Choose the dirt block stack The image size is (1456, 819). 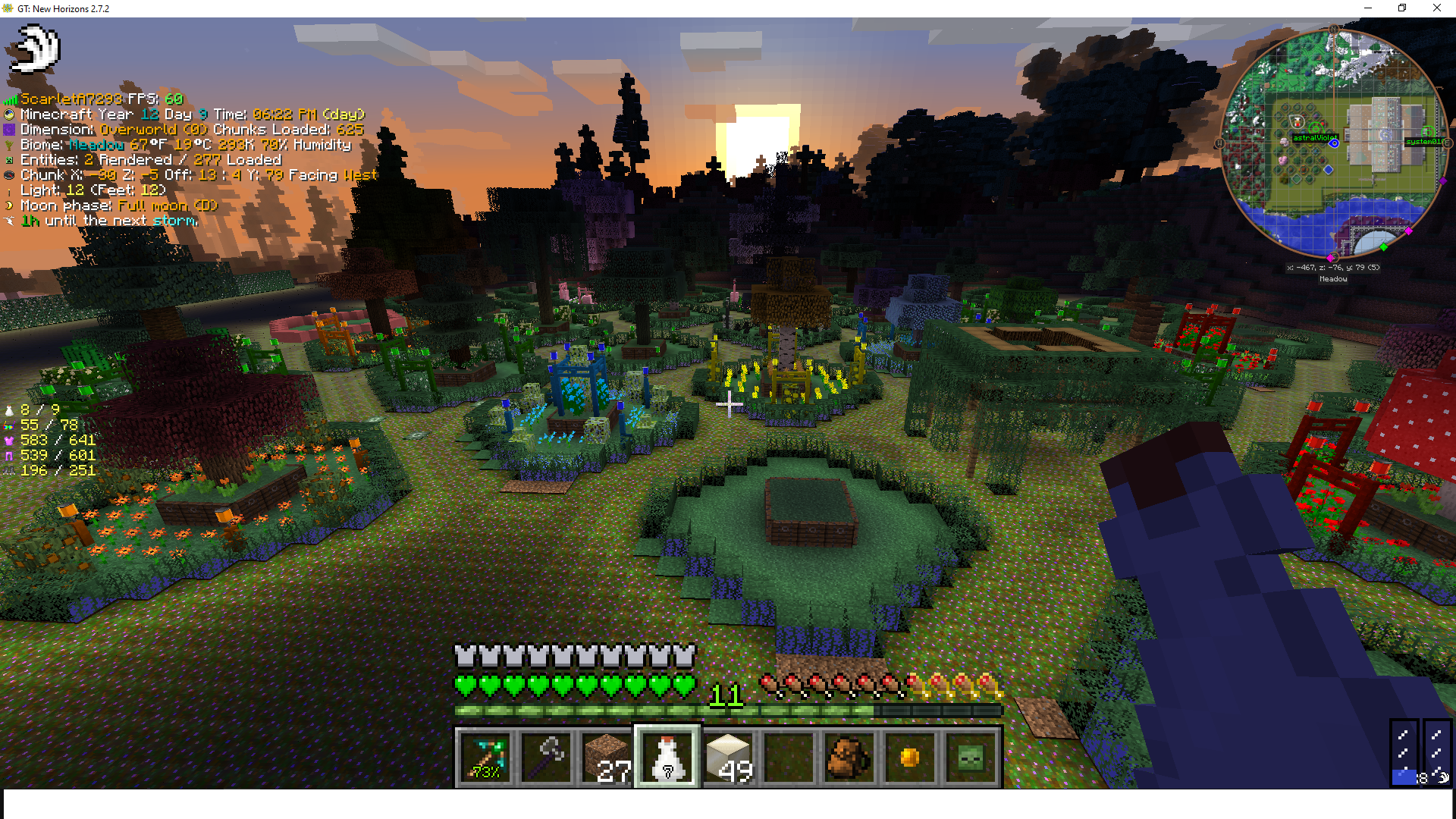coord(607,757)
